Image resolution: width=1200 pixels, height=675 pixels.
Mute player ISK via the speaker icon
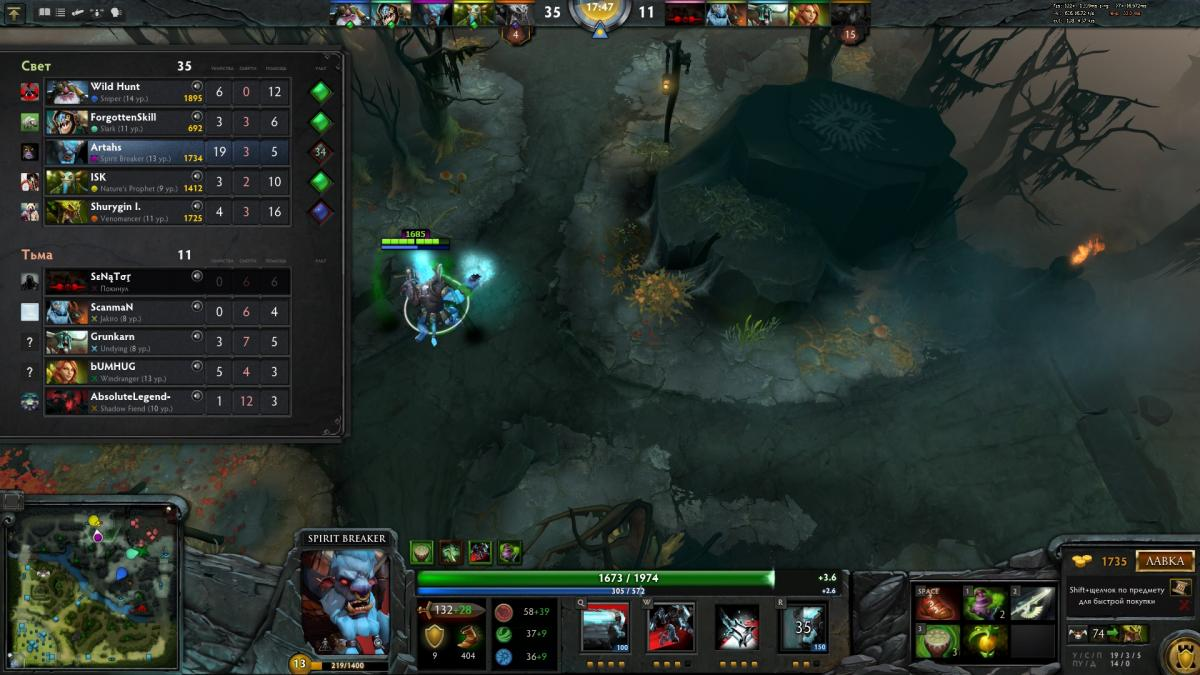click(x=197, y=177)
